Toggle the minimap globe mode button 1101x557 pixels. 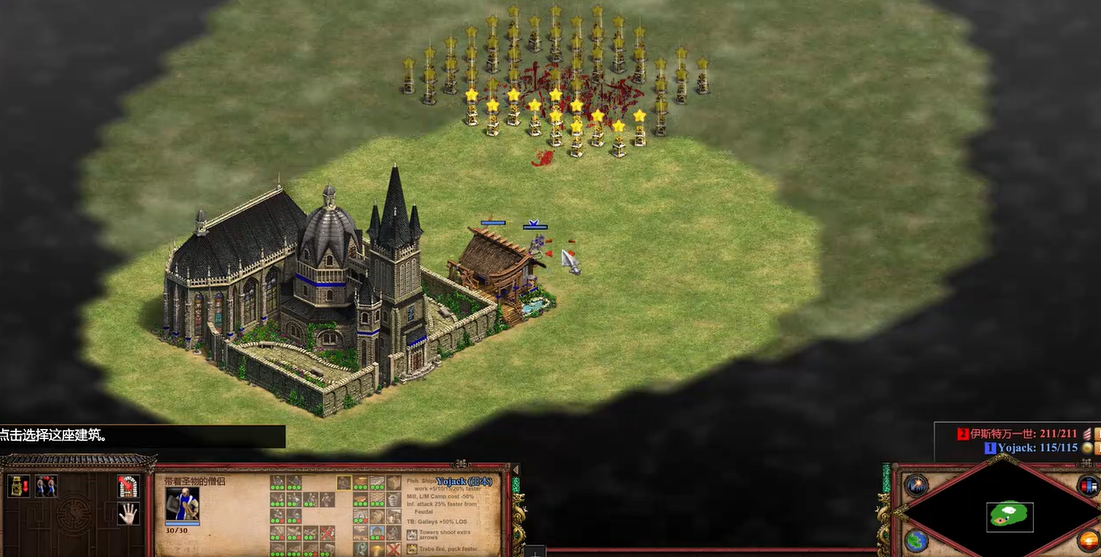click(x=916, y=540)
